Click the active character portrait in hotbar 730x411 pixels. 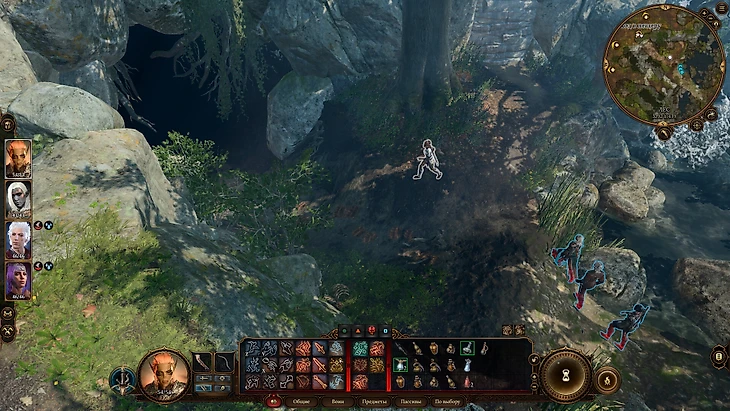pyautogui.click(x=164, y=374)
